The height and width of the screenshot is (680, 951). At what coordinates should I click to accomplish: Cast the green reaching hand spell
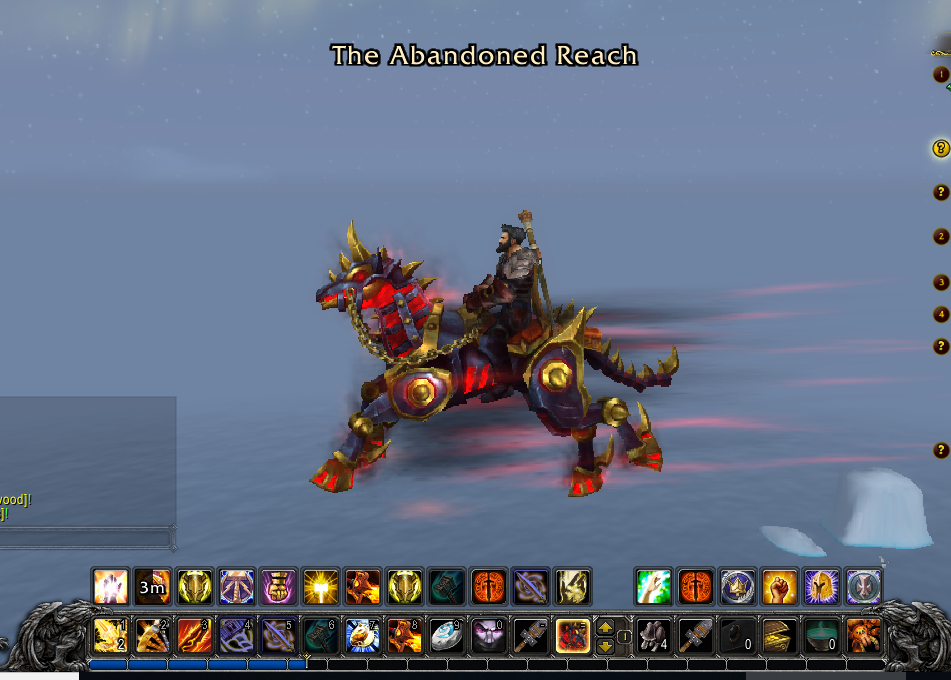pos(653,587)
